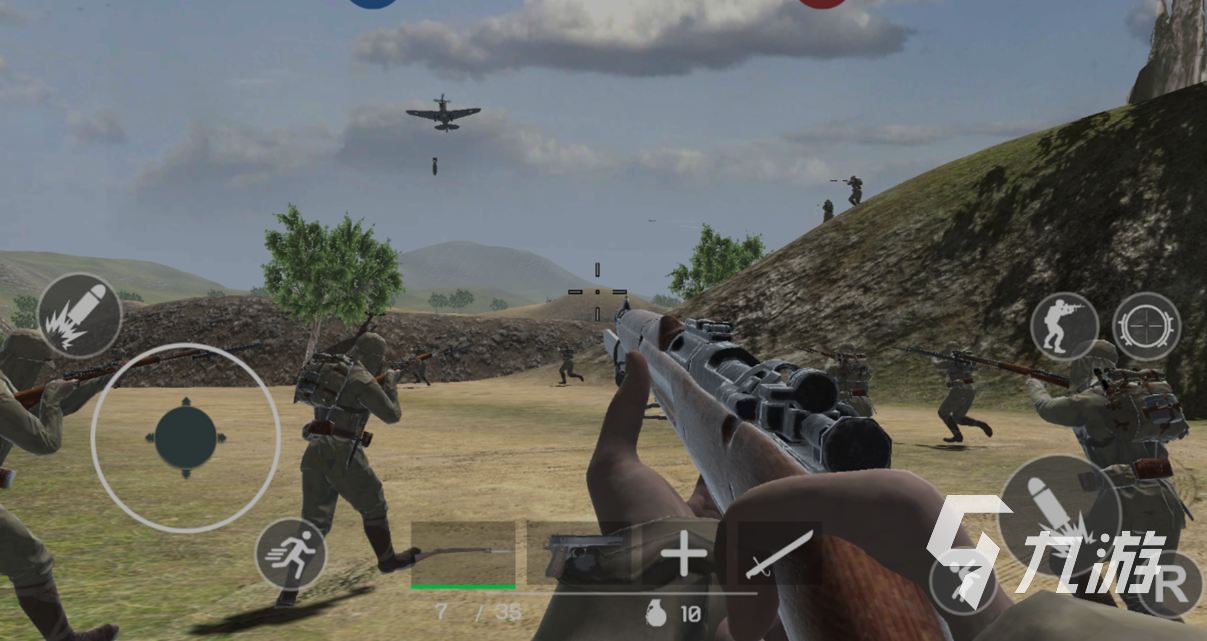Throw a grenade using the grenade icon
The width and height of the screenshot is (1207, 641).
tap(656, 613)
